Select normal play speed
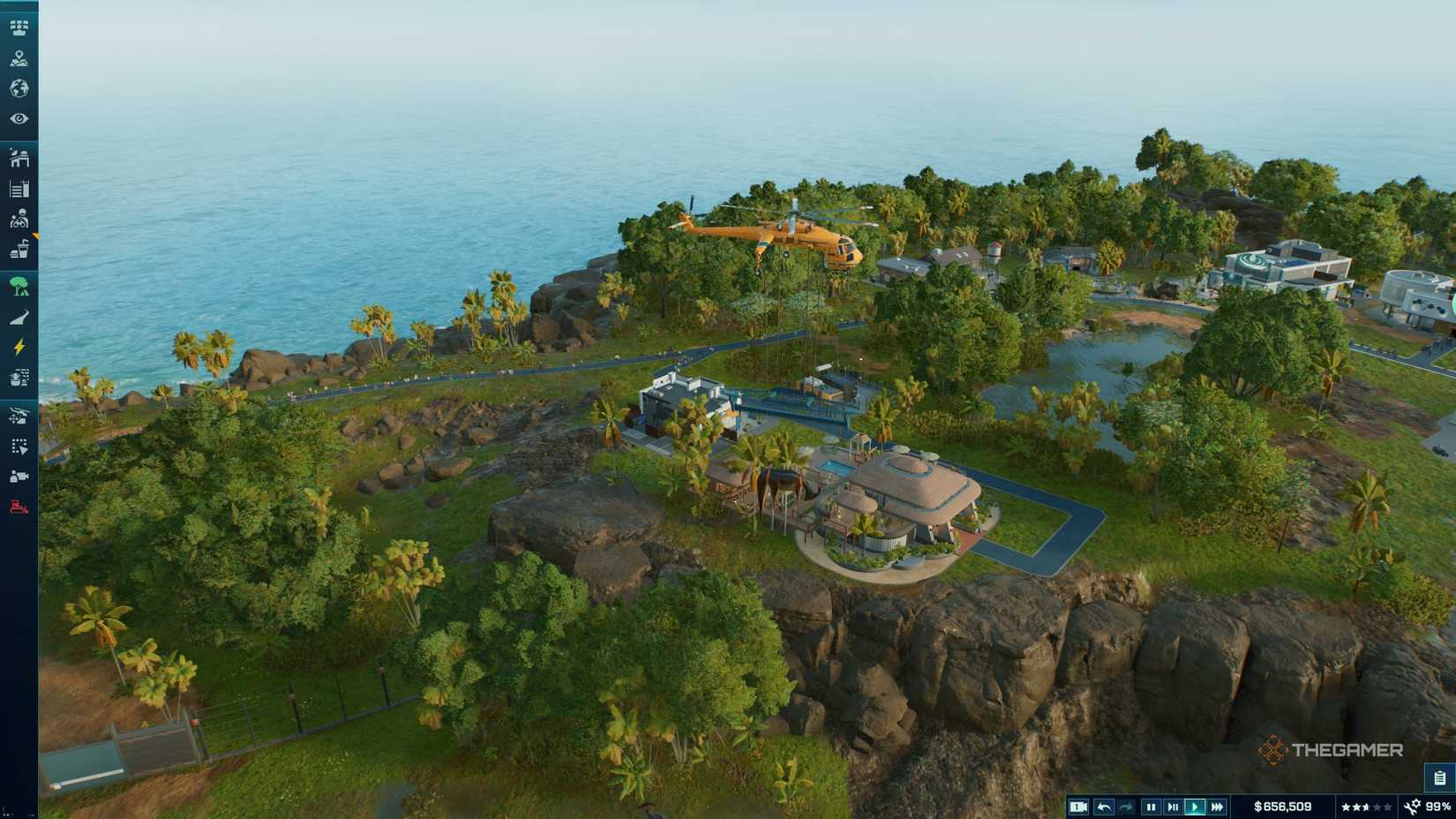Image resolution: width=1456 pixels, height=819 pixels. point(1195,806)
